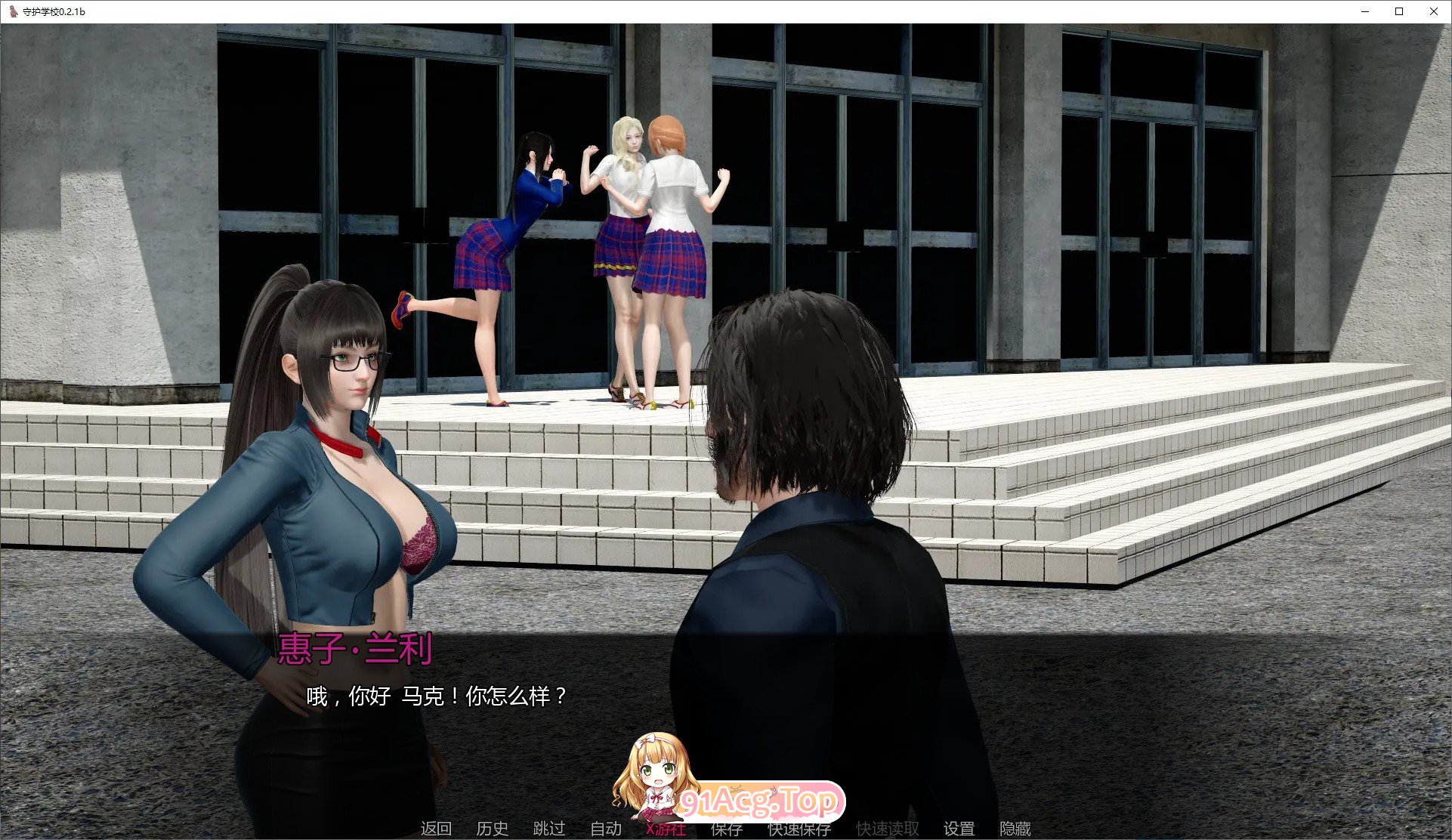
Task: Click the 返回 (Back) option
Action: (435, 828)
